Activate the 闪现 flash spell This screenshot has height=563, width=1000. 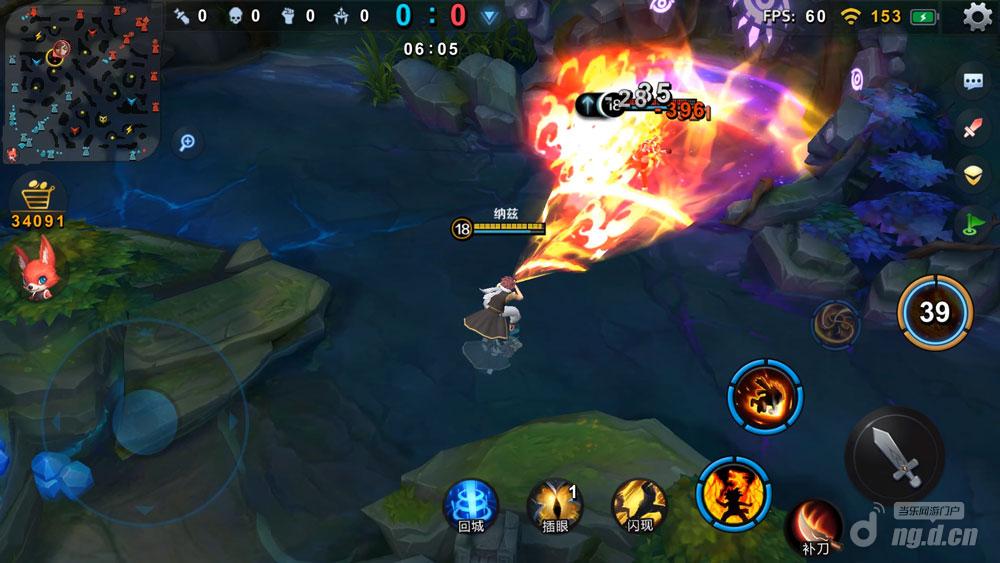(639, 502)
